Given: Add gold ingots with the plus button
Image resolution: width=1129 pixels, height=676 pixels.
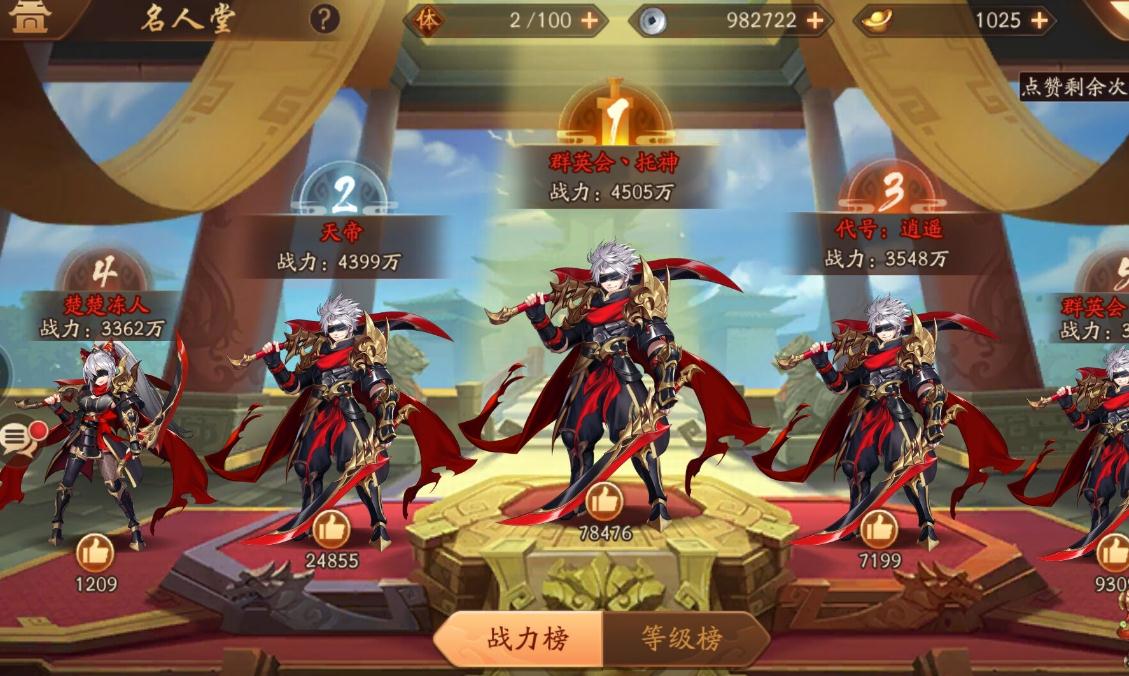Looking at the screenshot, I should click(1040, 20).
